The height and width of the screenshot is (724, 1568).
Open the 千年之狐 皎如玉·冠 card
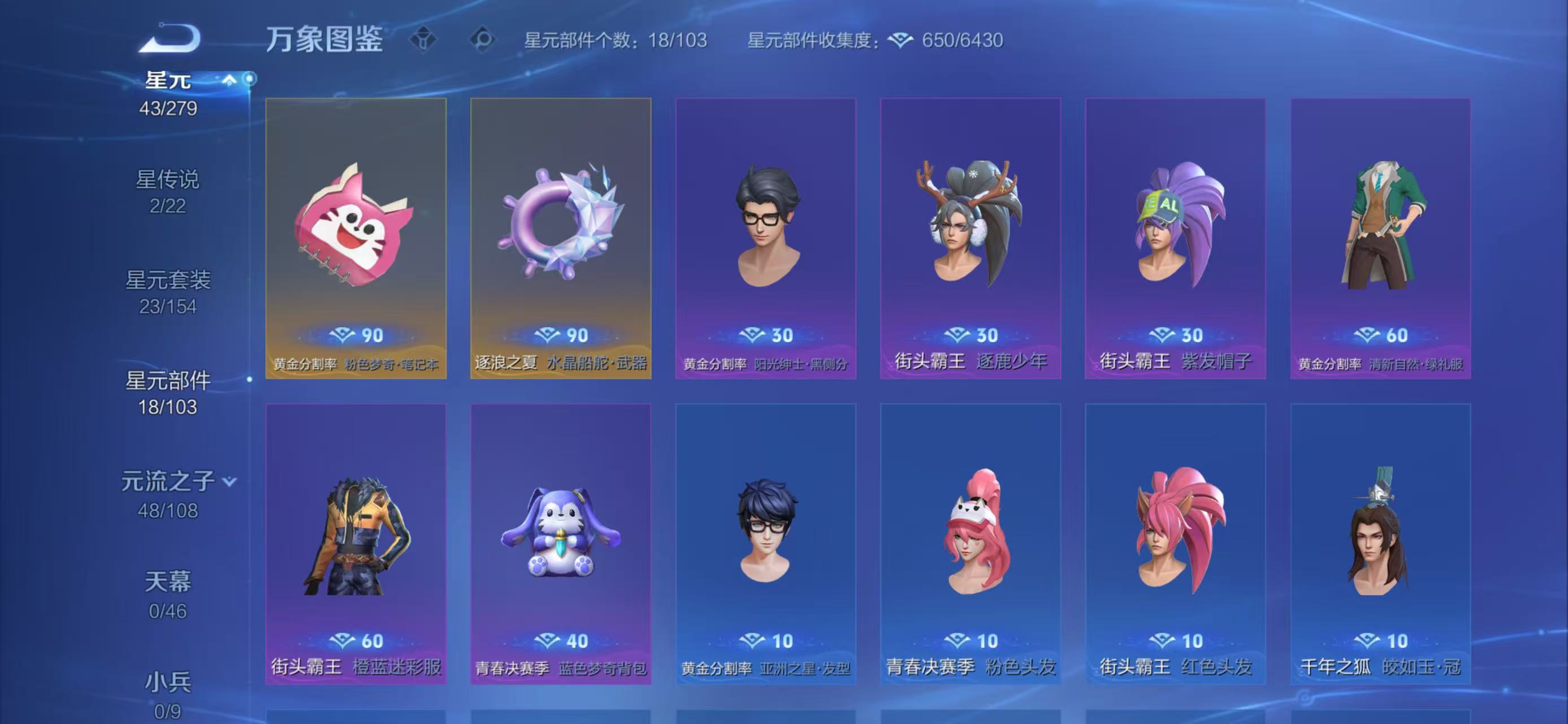[x=1380, y=544]
